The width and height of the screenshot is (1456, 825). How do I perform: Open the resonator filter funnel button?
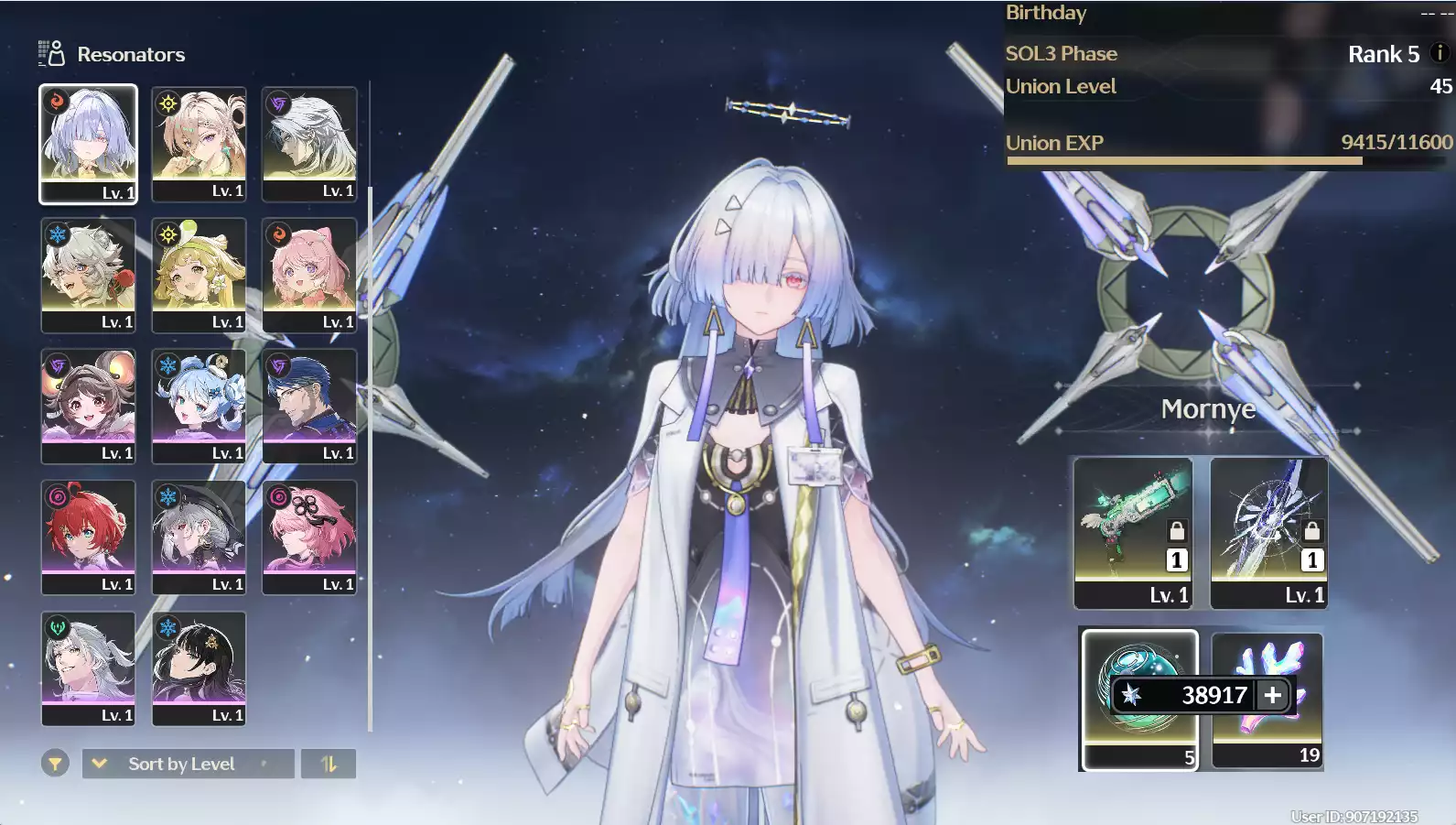pos(55,763)
